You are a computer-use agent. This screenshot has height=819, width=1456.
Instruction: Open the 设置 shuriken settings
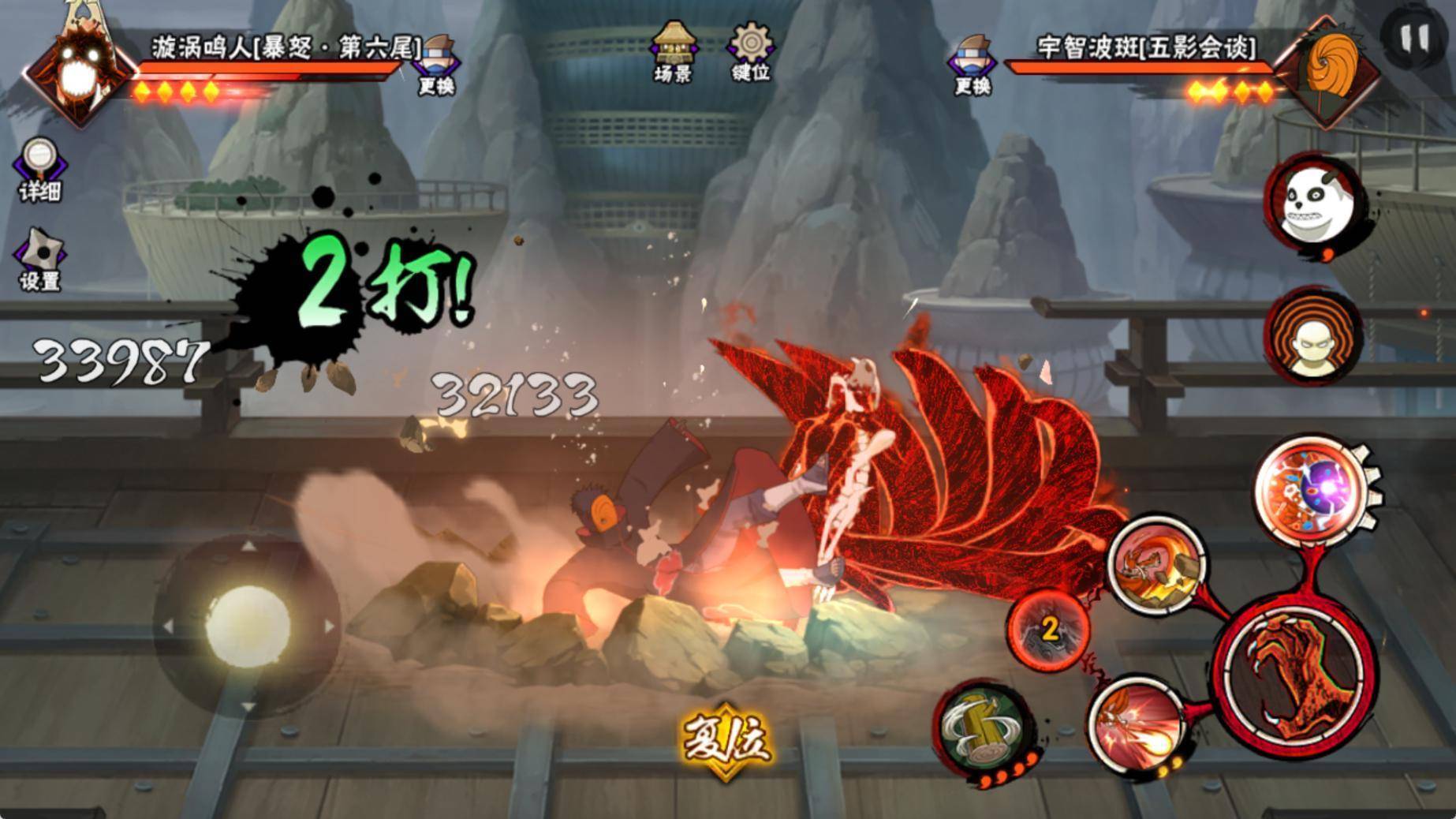click(x=39, y=260)
